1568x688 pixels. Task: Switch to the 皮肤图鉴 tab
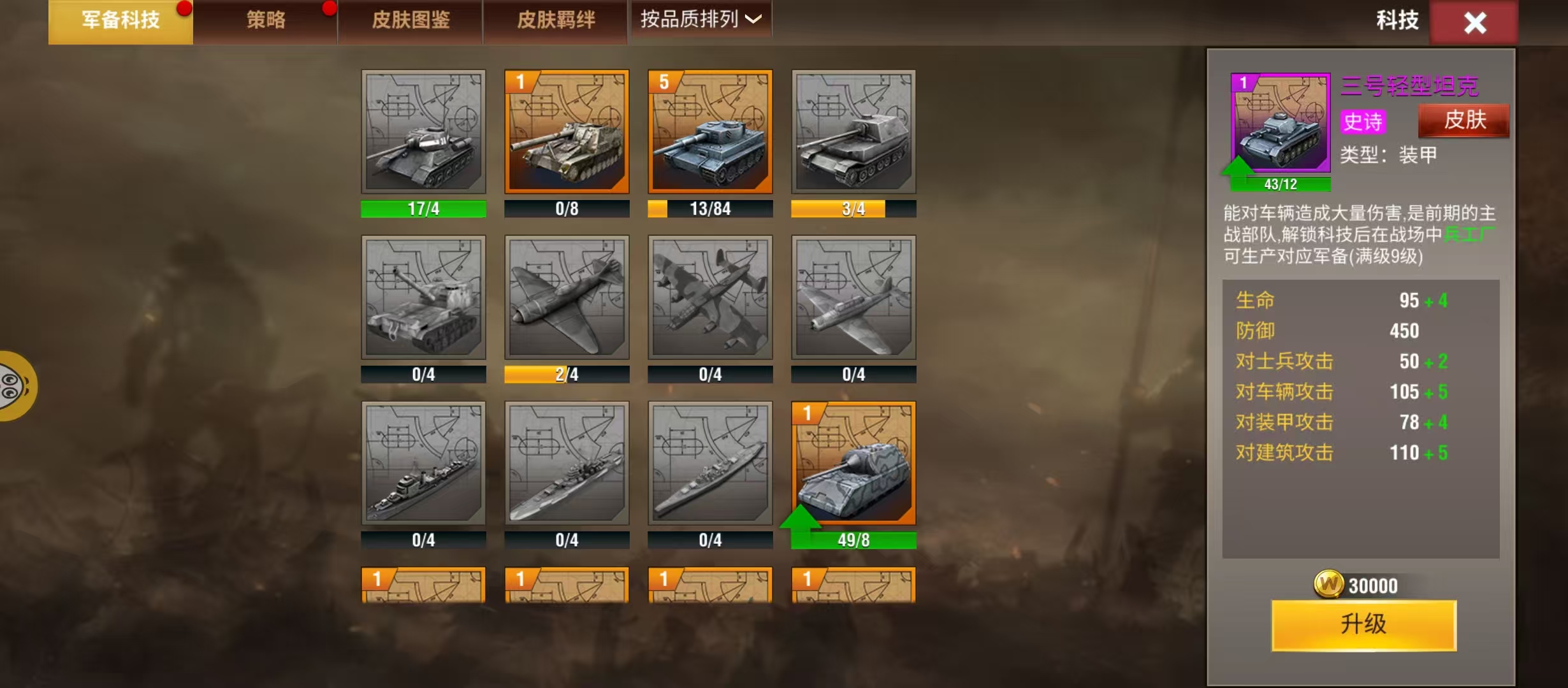point(410,21)
